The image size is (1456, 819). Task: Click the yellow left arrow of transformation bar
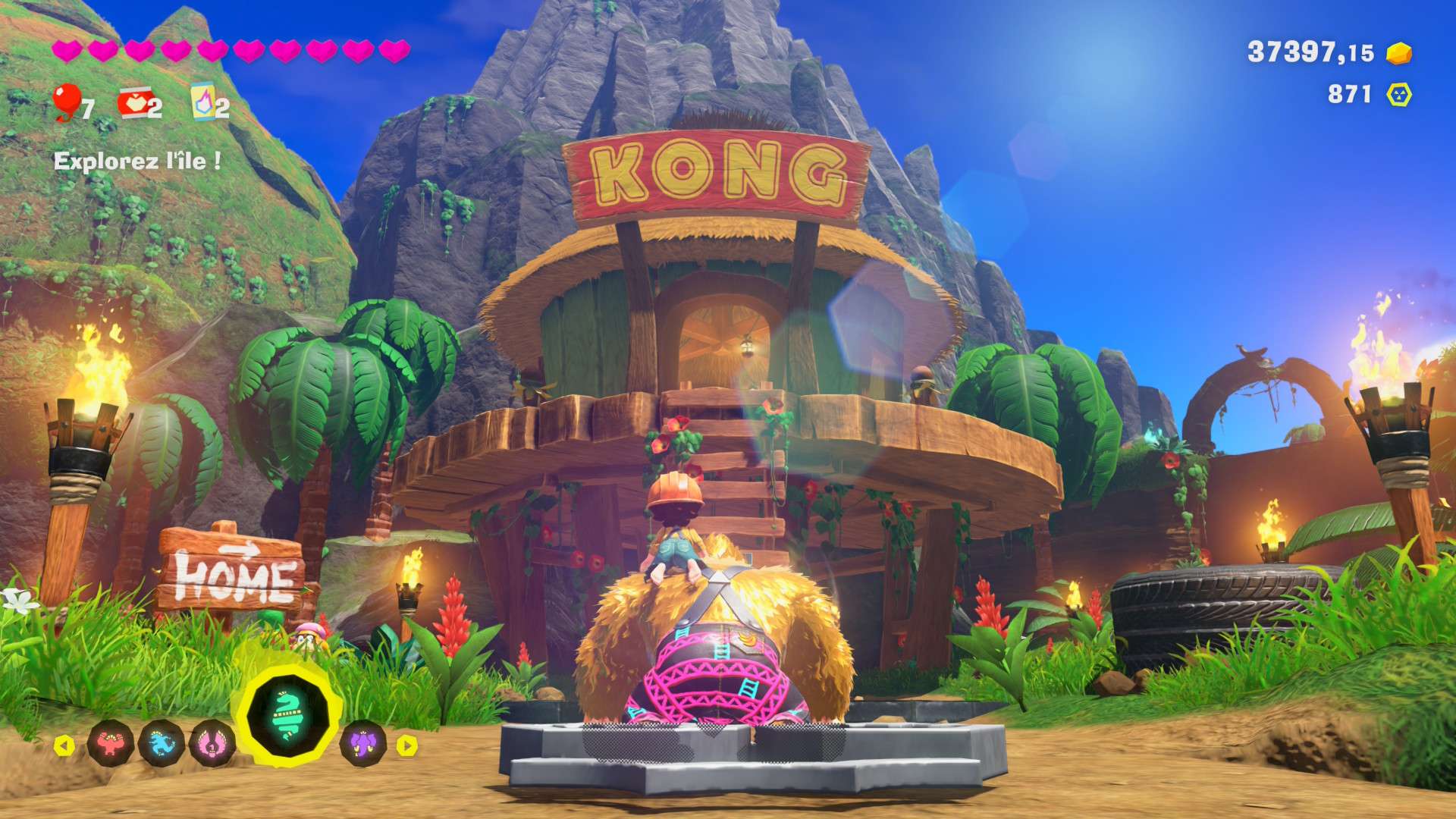click(x=64, y=745)
